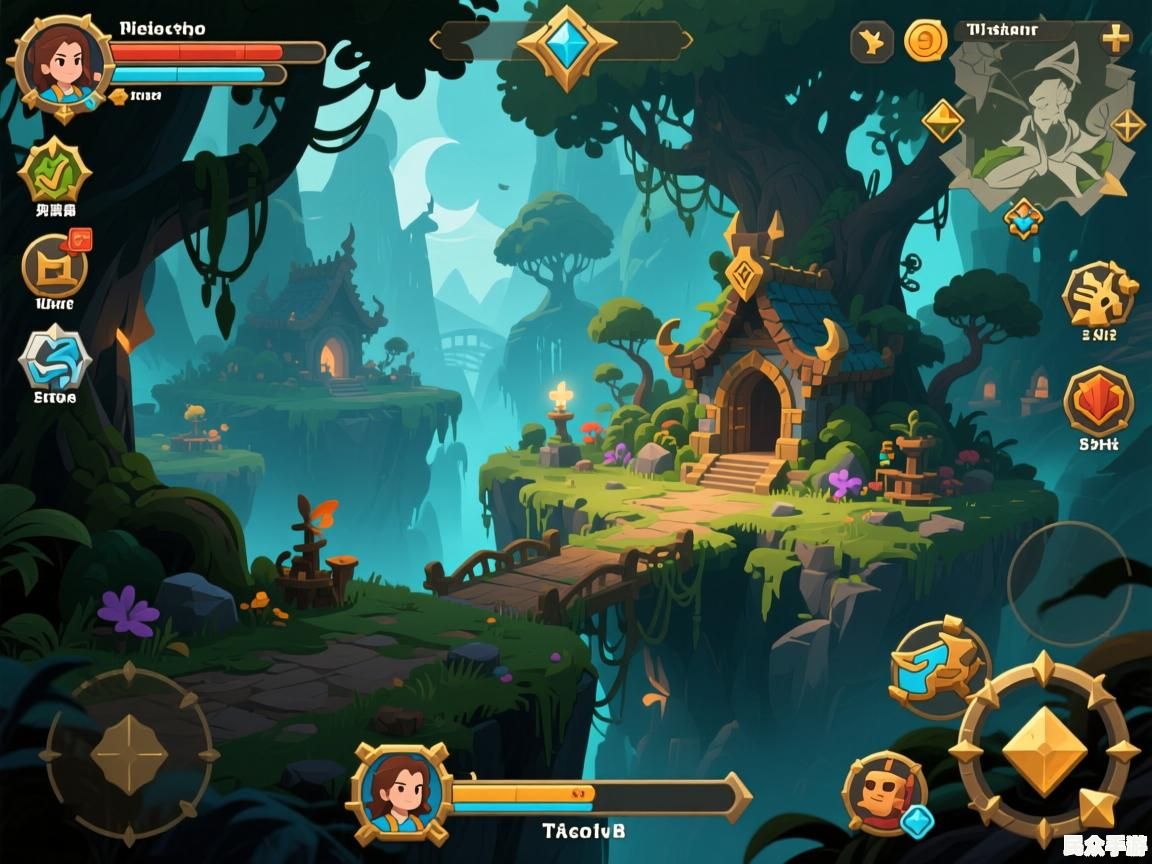Click the golden plus button

tap(1115, 40)
